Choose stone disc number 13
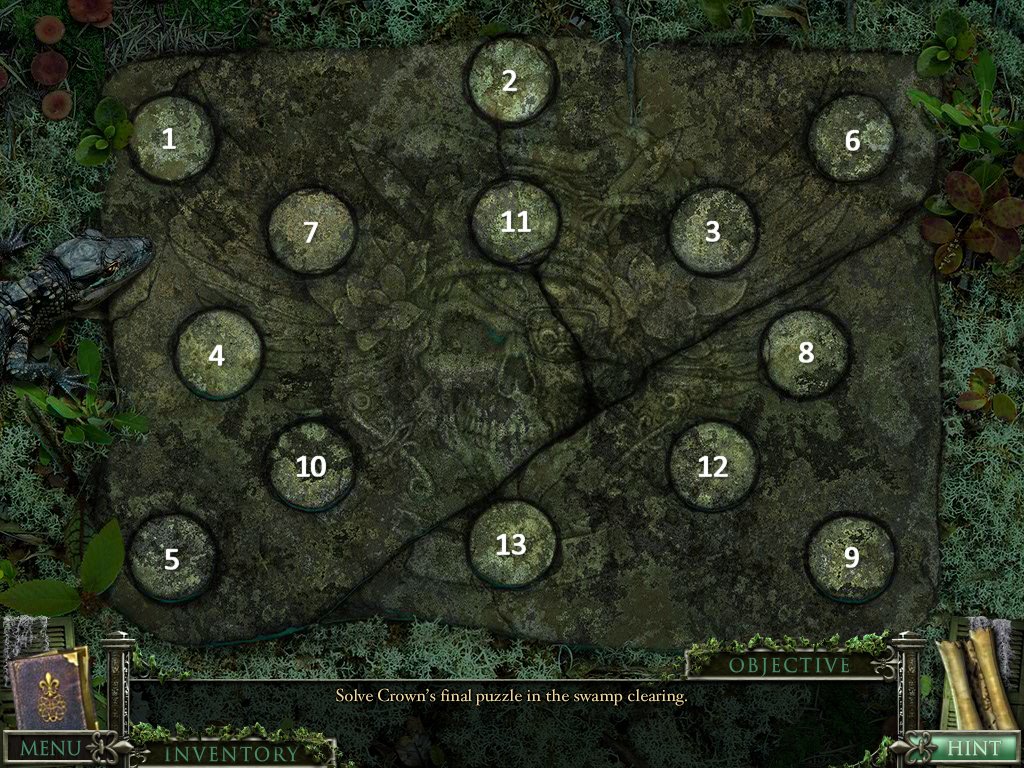The image size is (1024, 768). click(511, 544)
